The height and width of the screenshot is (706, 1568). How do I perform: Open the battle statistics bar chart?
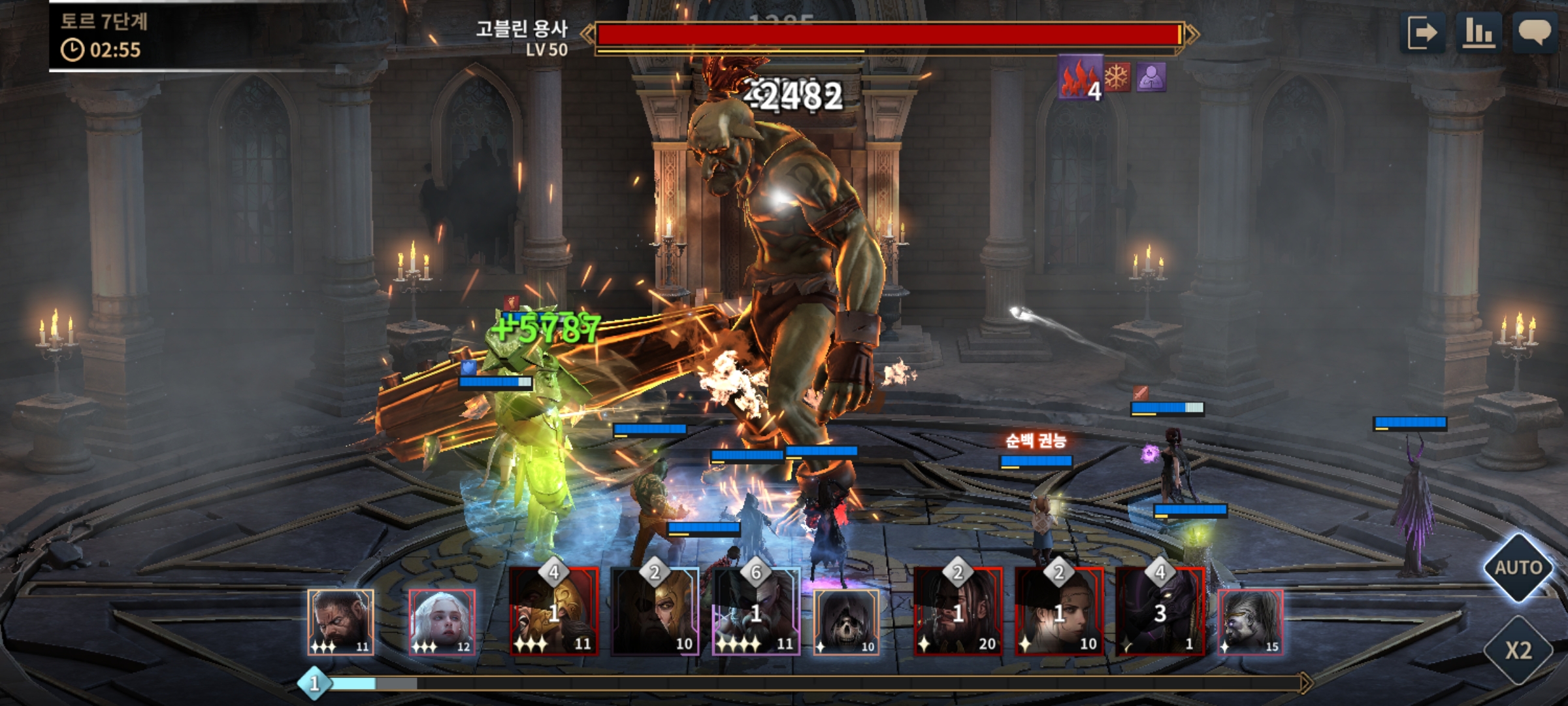click(x=1478, y=33)
